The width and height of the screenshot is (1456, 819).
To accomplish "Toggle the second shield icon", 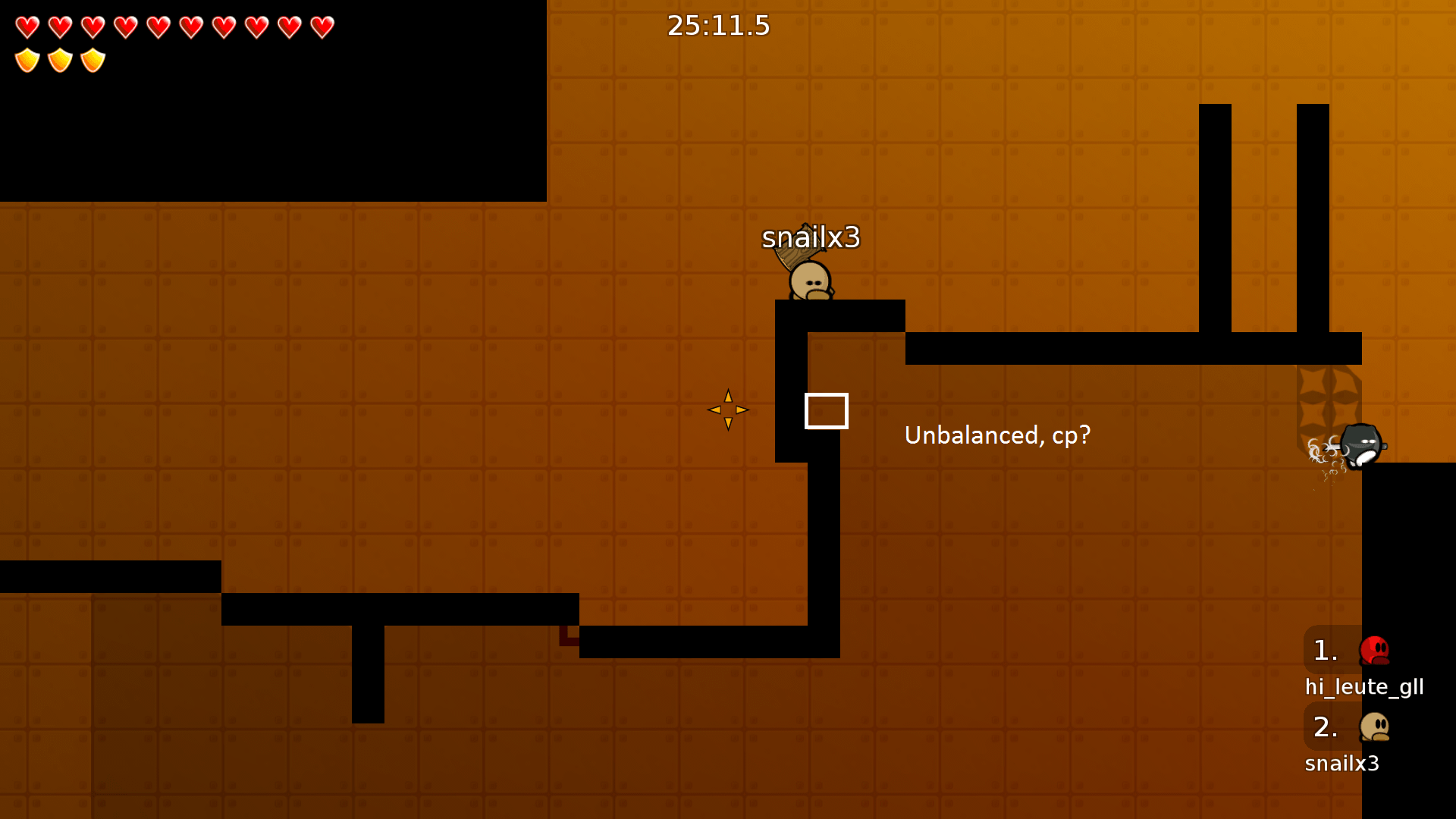I will pos(60,61).
